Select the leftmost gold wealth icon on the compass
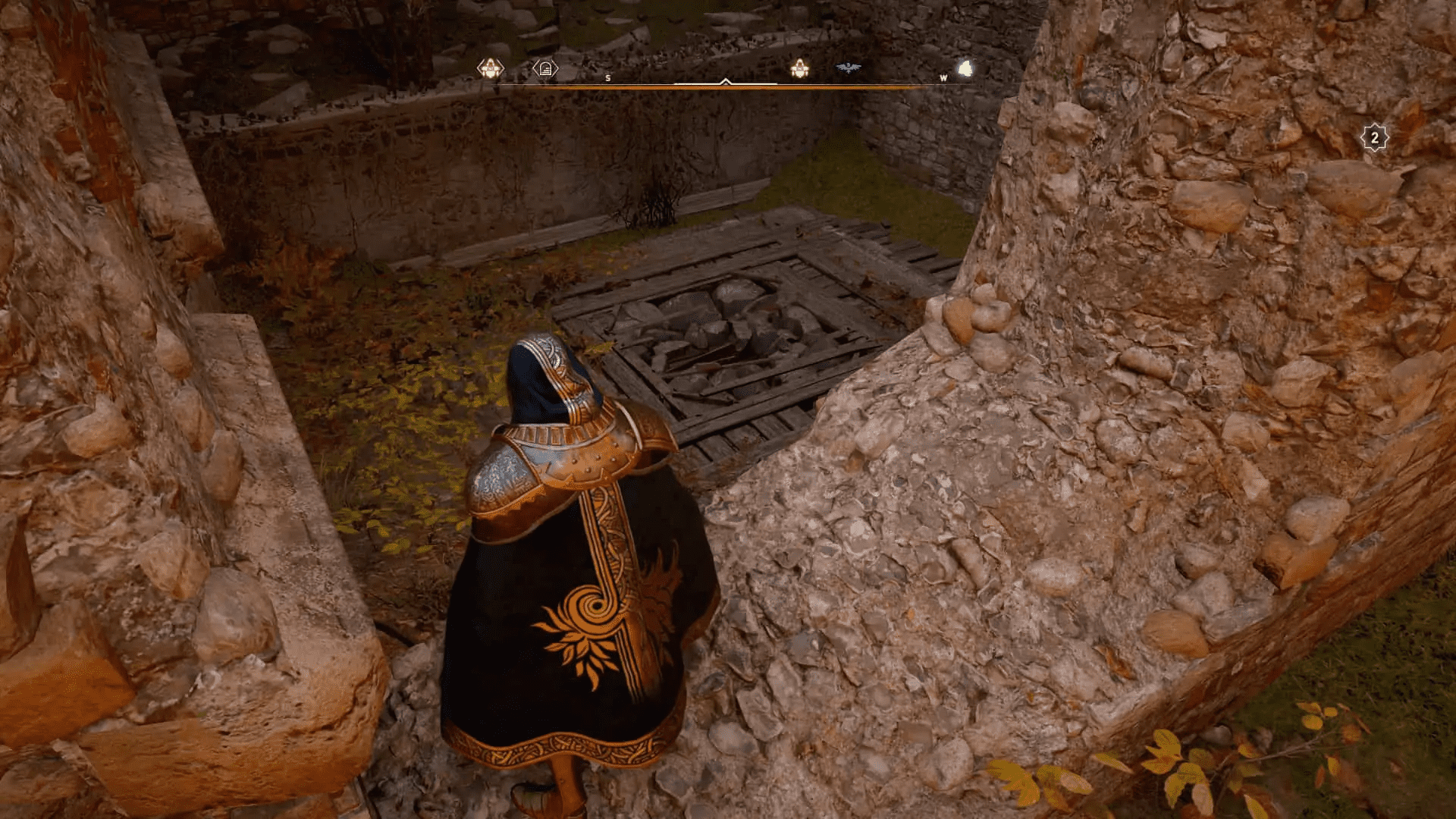Screen dimensions: 1456x819 491,67
